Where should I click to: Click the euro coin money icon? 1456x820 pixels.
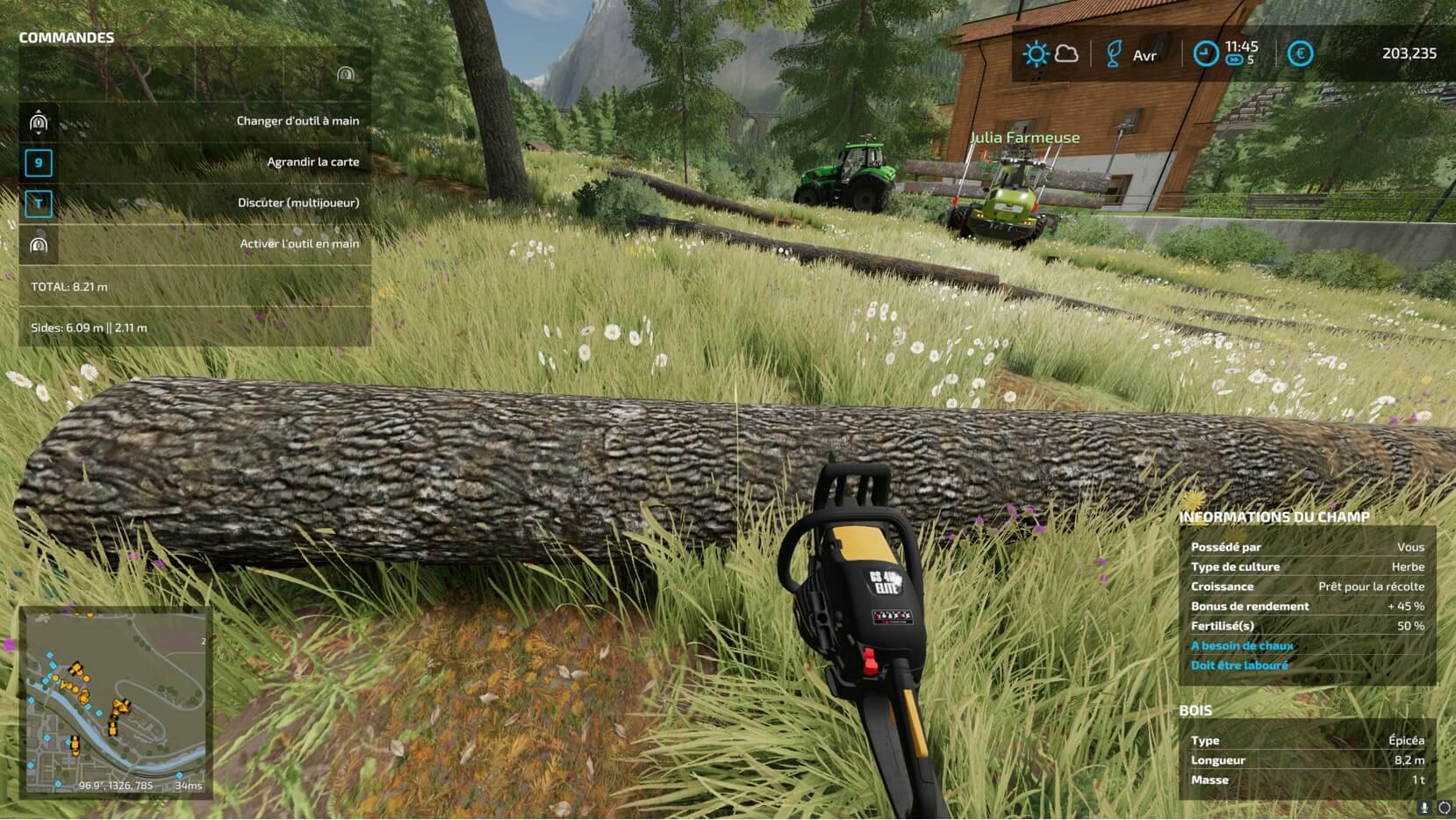click(1300, 54)
